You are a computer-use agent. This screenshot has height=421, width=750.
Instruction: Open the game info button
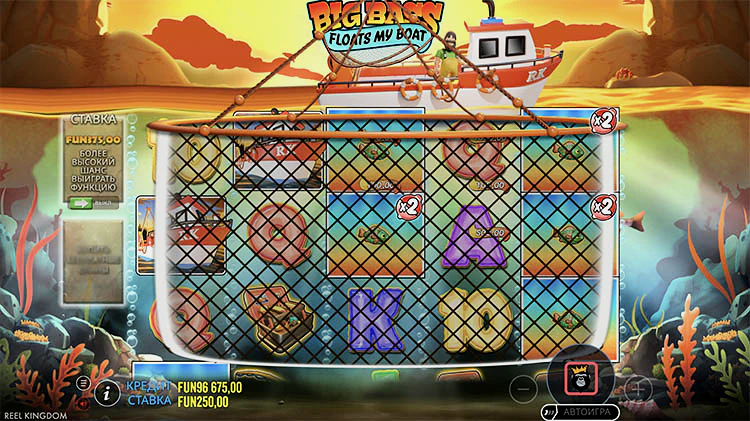click(107, 393)
